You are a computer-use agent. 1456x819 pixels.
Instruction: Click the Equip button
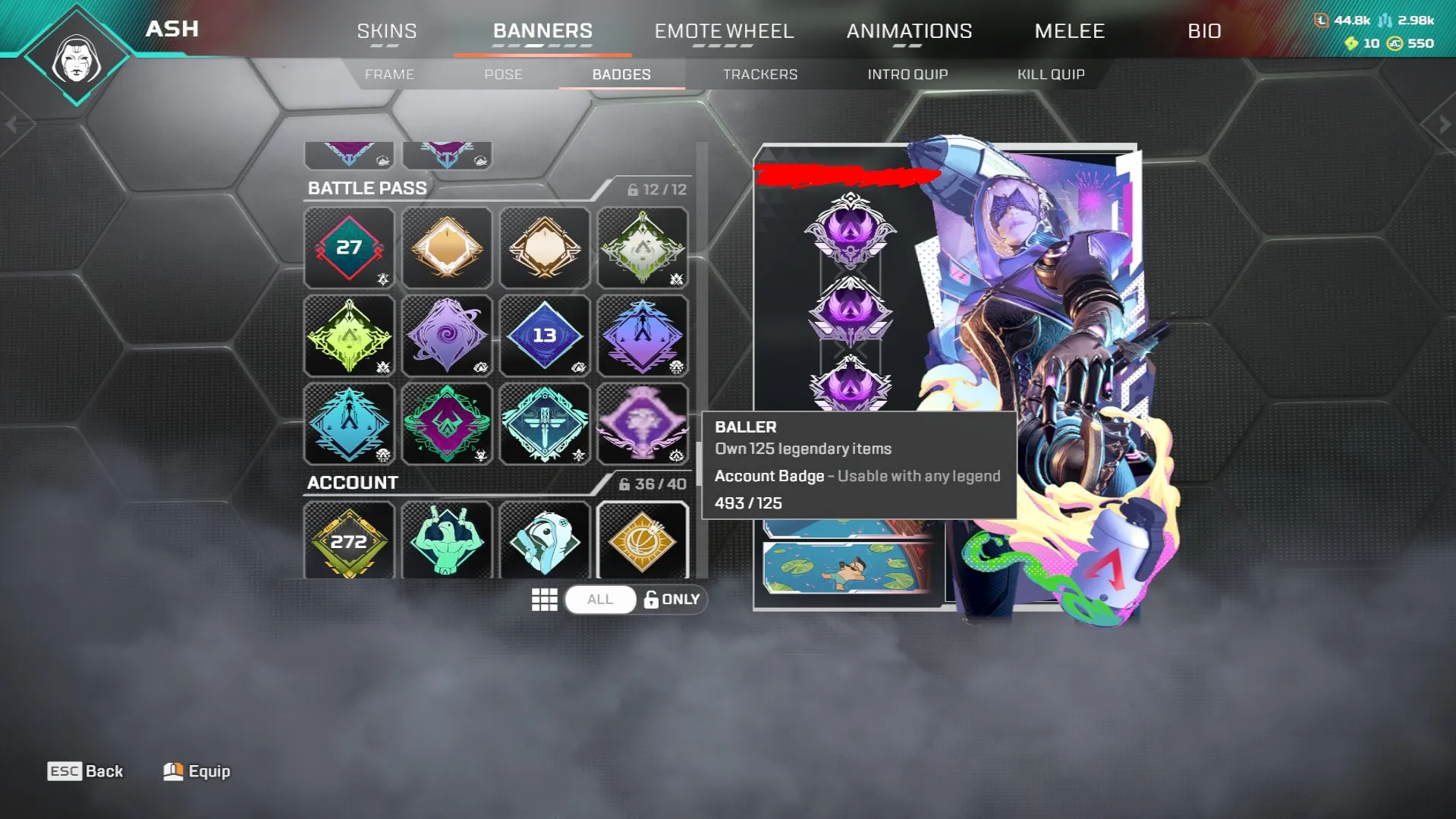point(196,770)
